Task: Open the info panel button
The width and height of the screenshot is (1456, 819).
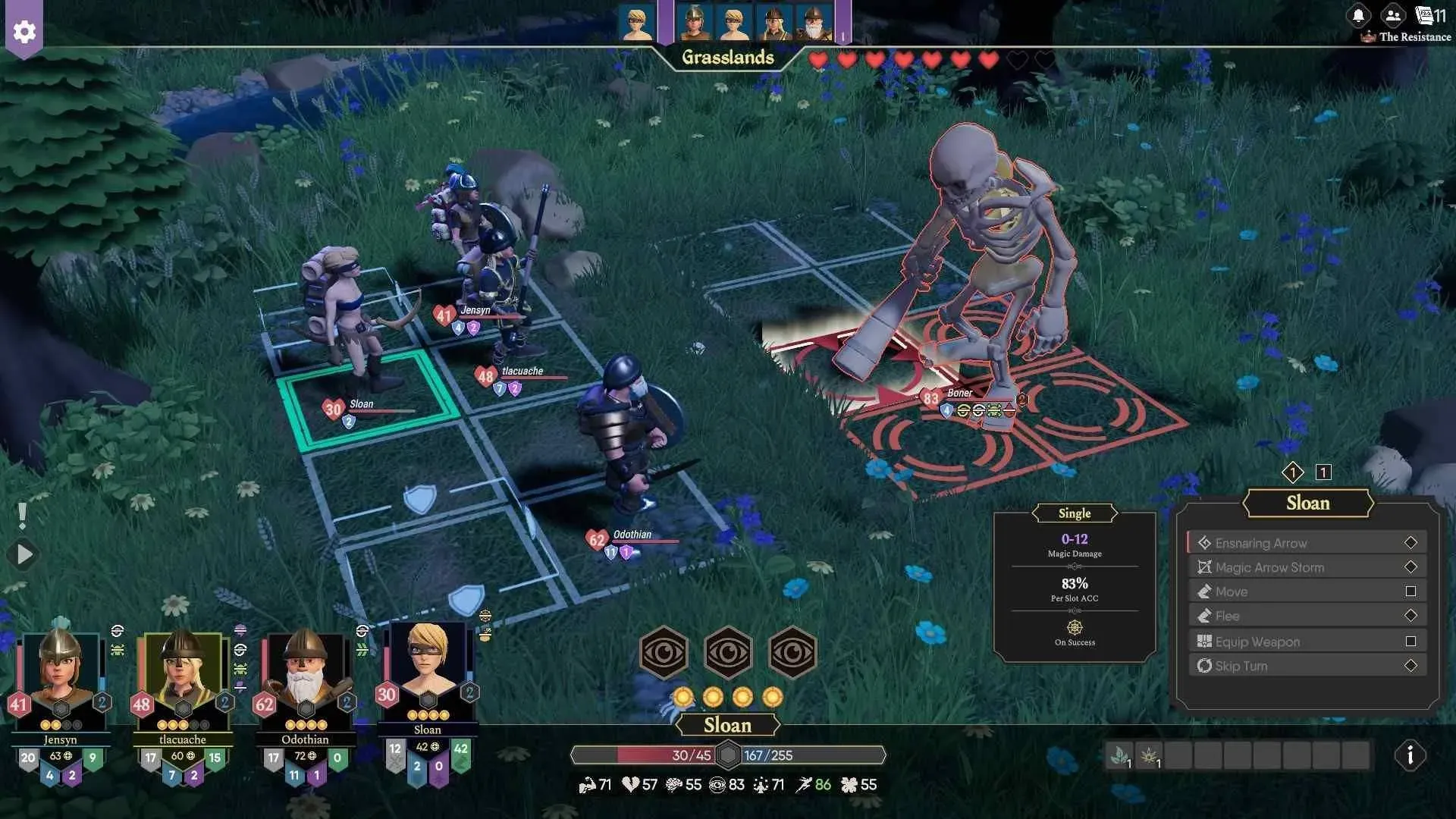Action: tap(1410, 755)
